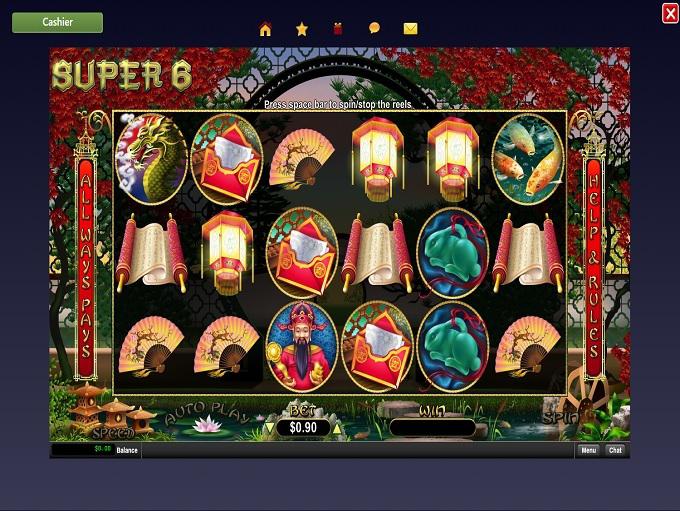Image resolution: width=680 pixels, height=511 pixels.
Task: Decrease the bet with the down arrow
Action: tap(267, 428)
